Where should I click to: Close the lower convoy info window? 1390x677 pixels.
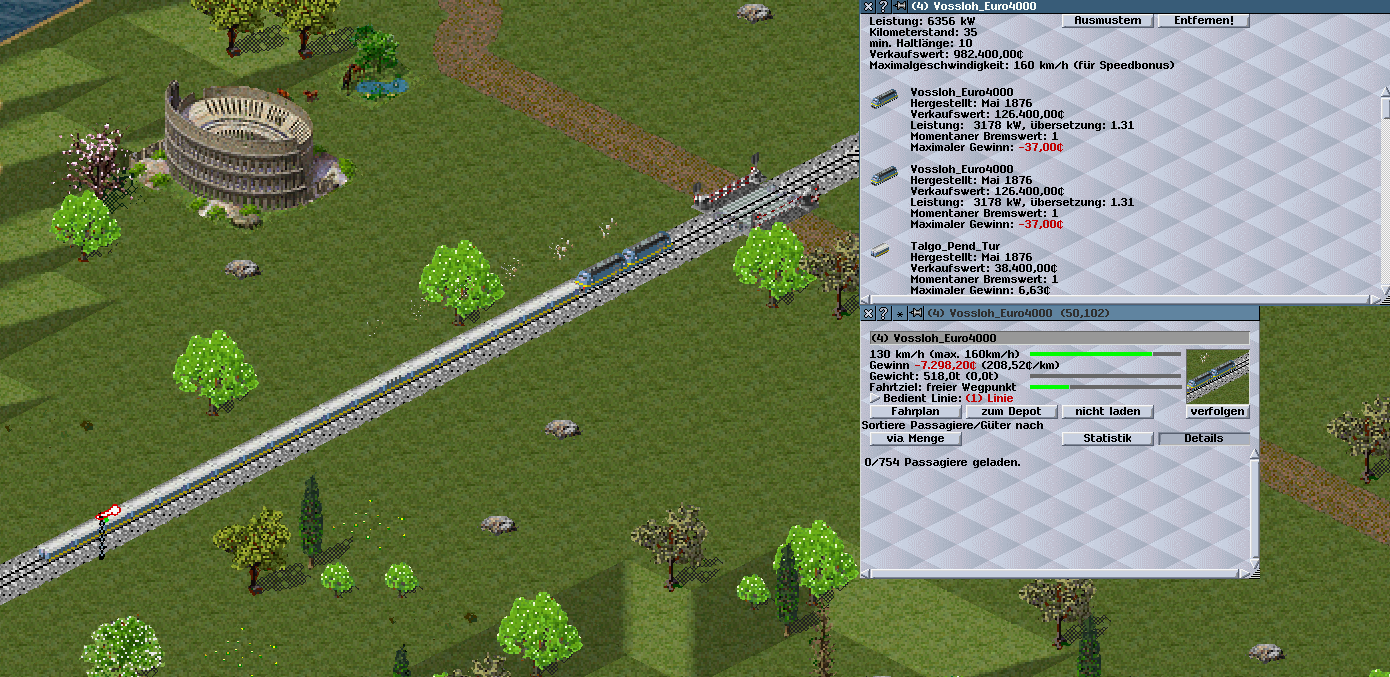868,313
